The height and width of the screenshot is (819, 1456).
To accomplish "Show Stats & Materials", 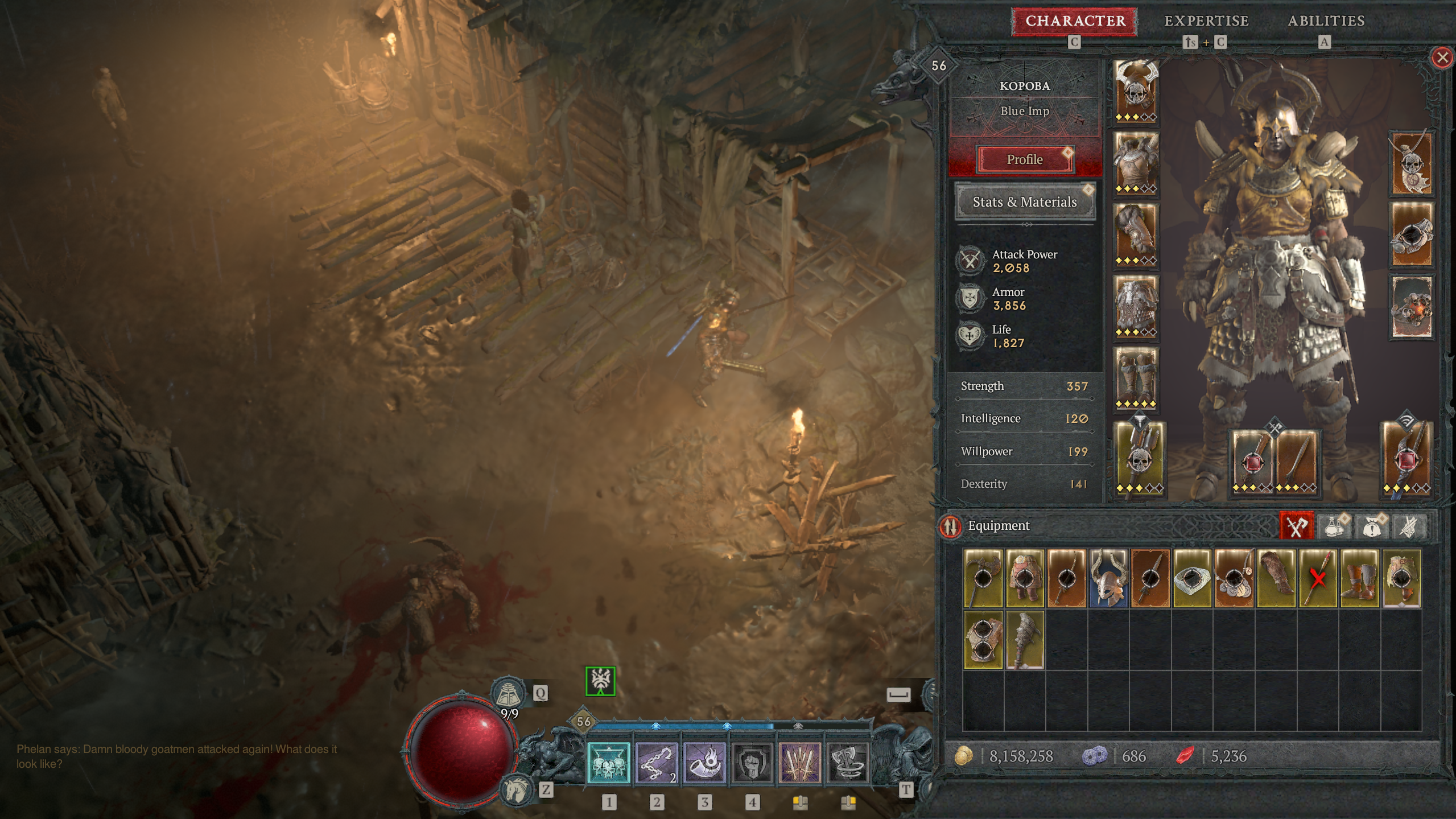I will point(1025,202).
